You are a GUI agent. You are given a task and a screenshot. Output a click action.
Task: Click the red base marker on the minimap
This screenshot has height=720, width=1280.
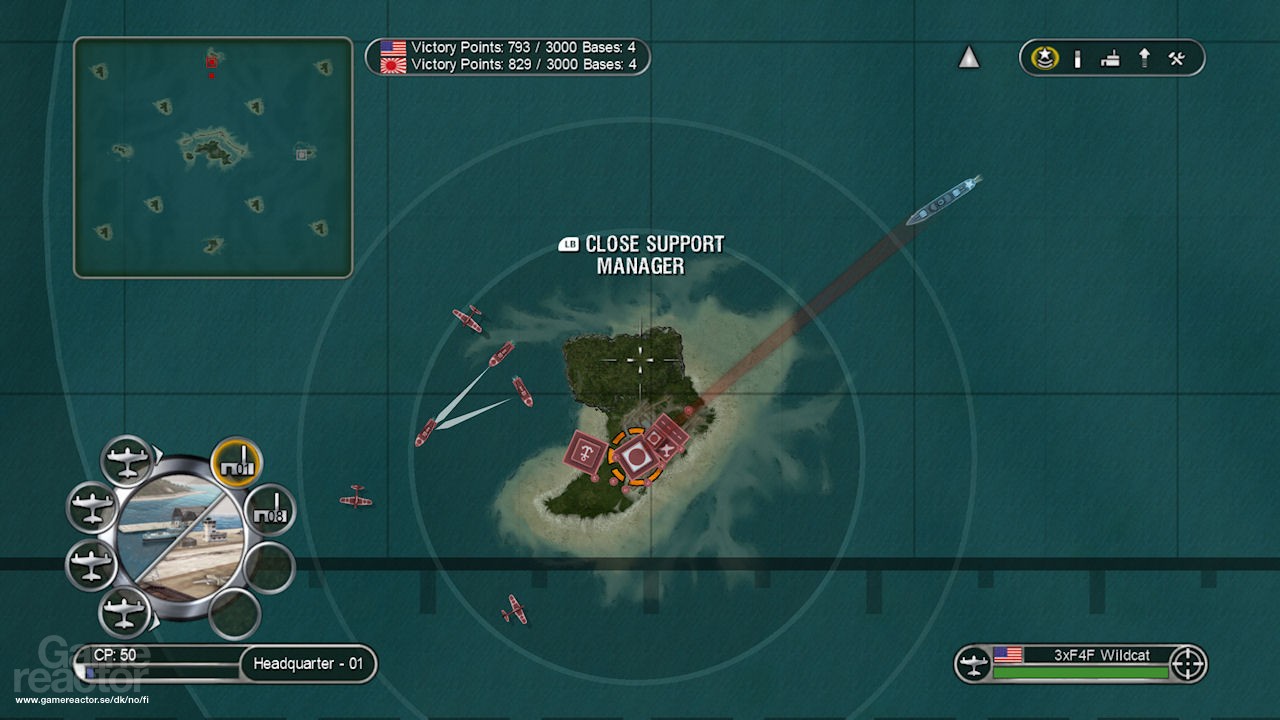[212, 62]
